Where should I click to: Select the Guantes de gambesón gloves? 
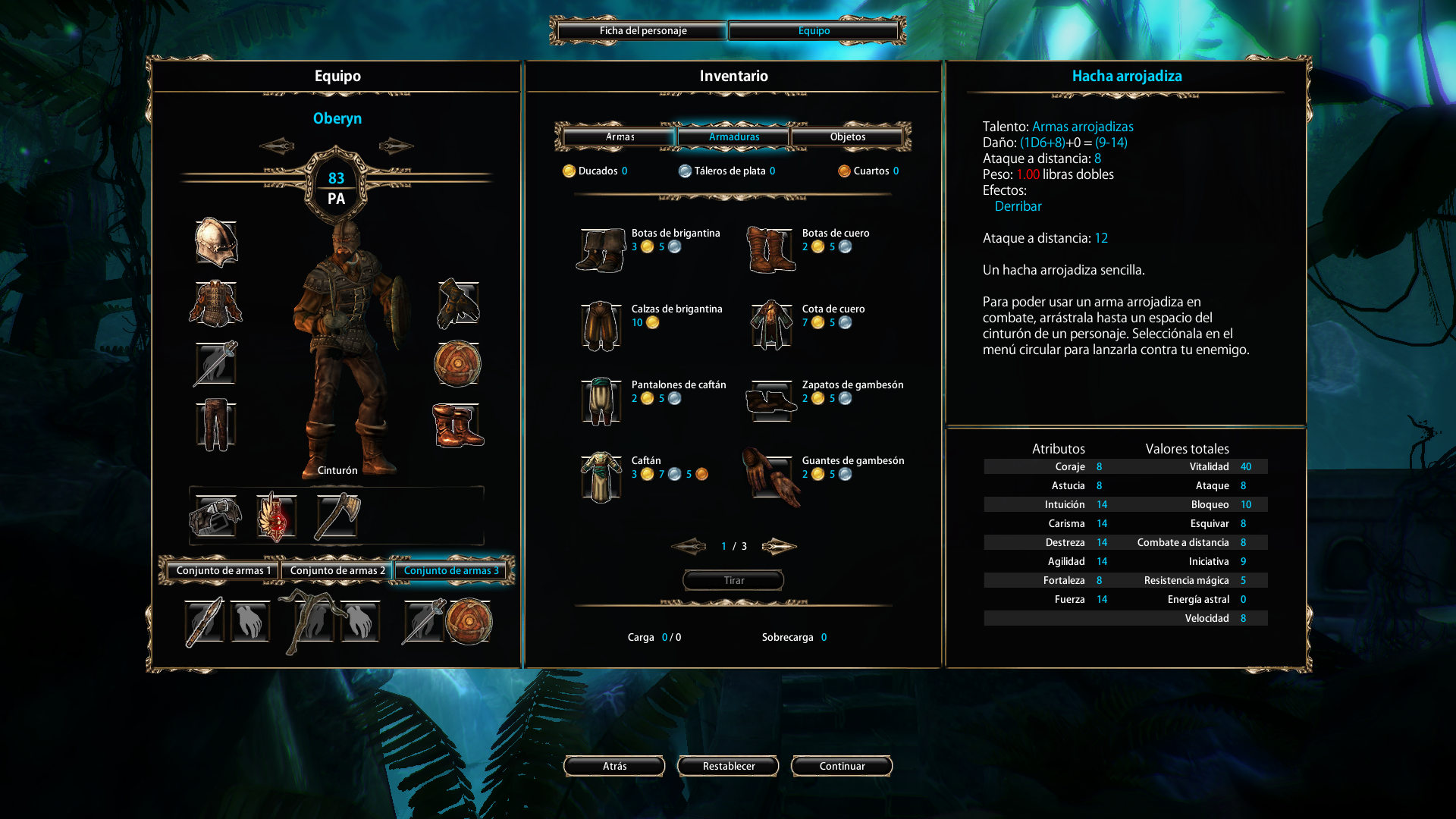771,477
